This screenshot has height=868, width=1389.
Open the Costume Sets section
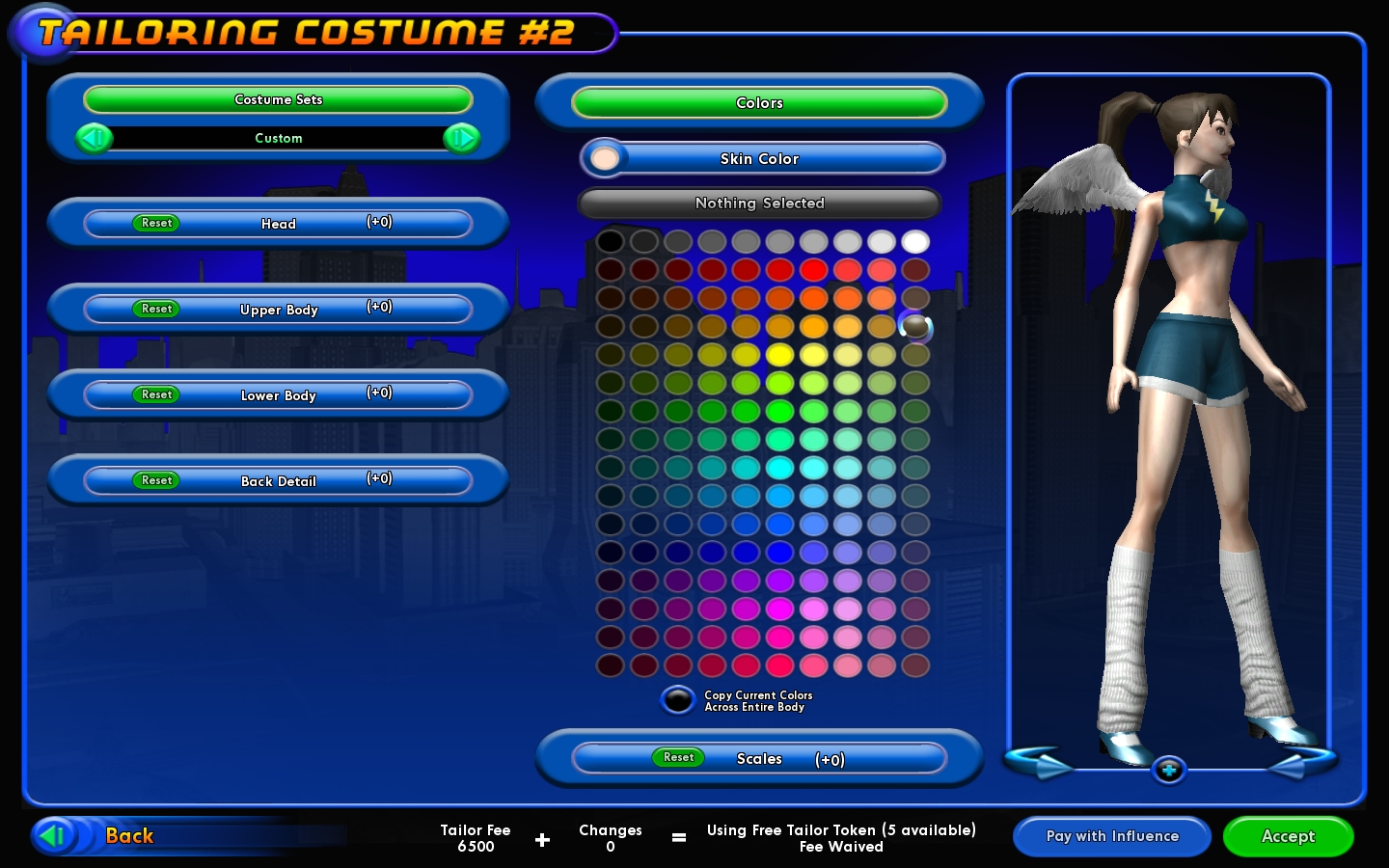pyautogui.click(x=278, y=99)
